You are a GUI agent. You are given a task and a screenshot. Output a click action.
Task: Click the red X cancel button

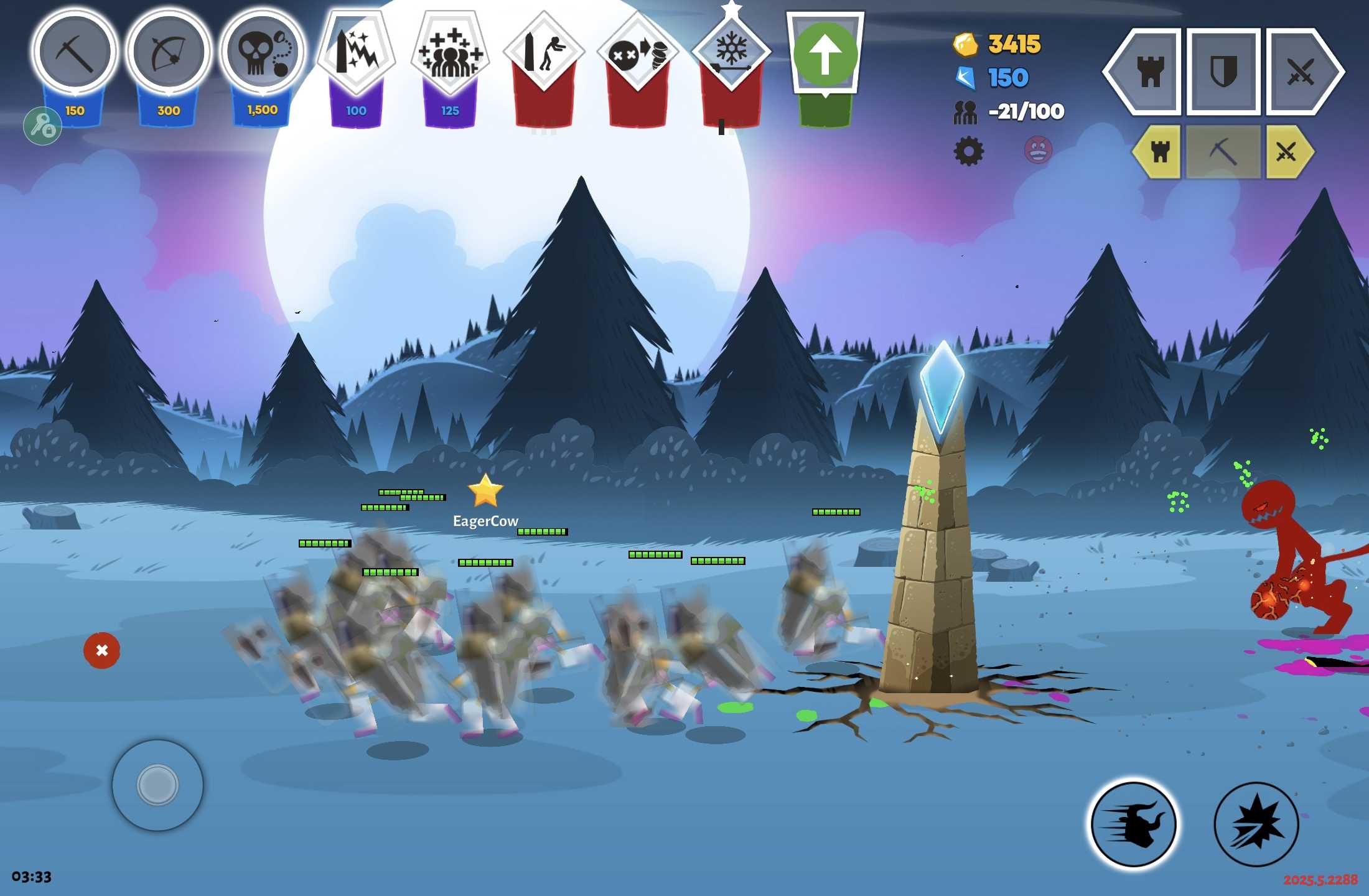(101, 650)
